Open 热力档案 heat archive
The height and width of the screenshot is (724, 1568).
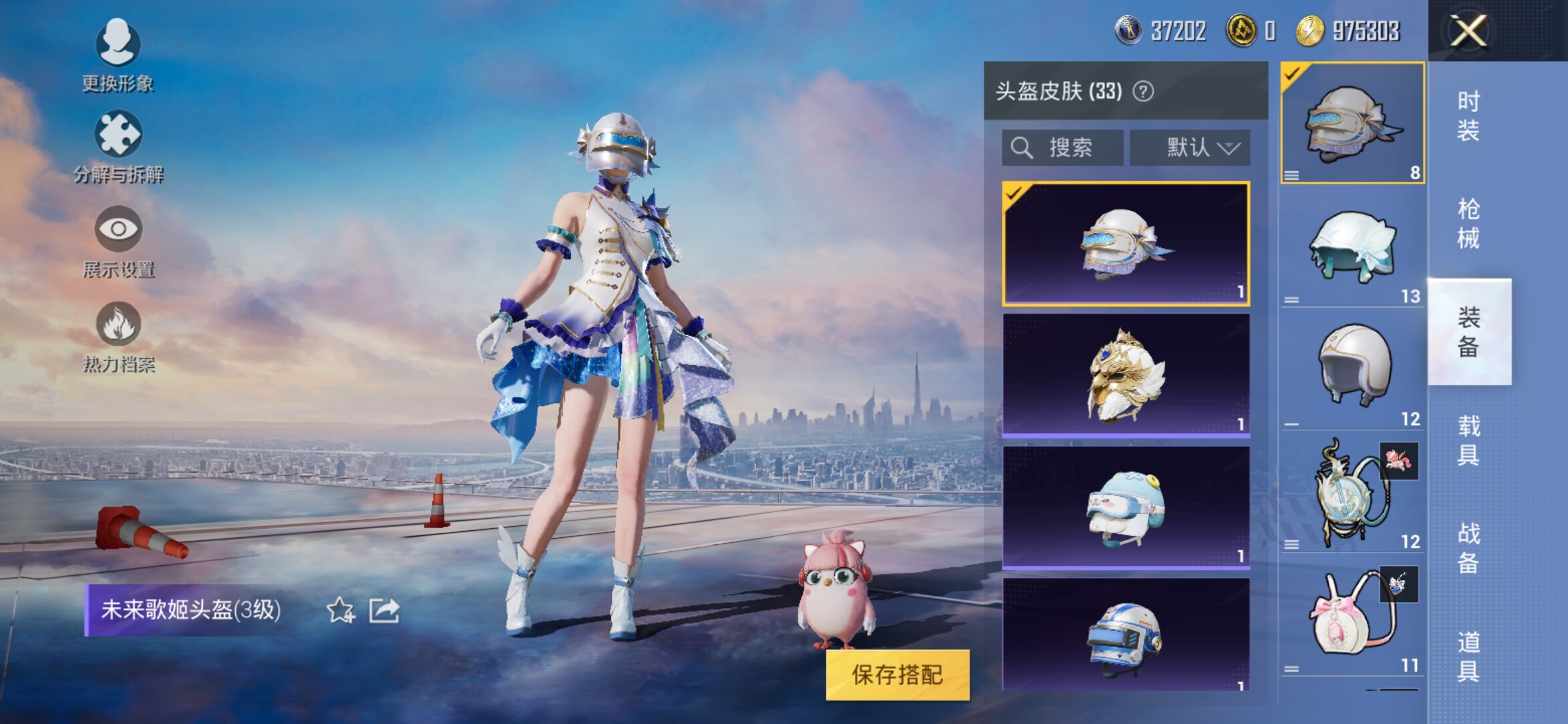(119, 337)
